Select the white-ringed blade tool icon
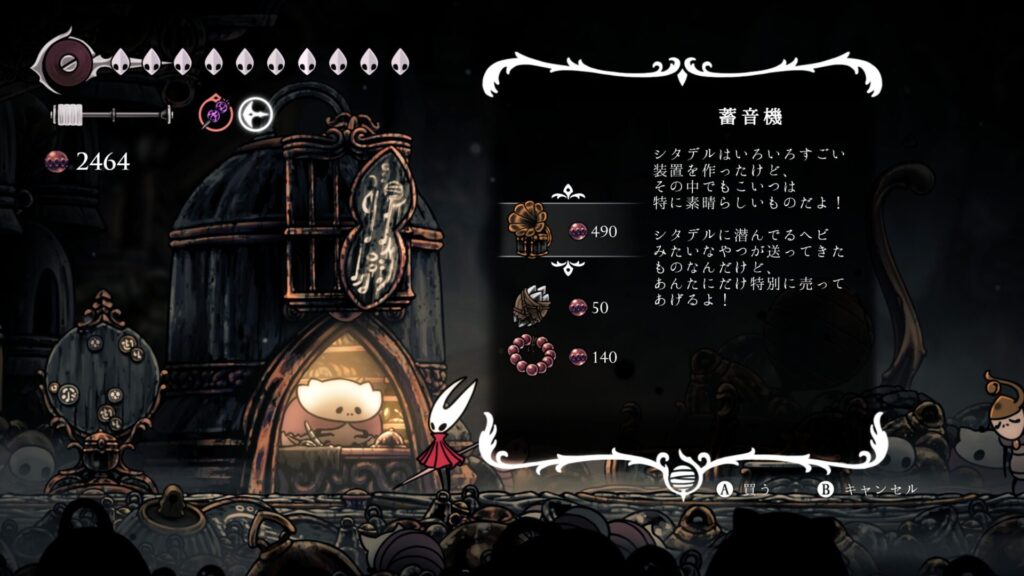Viewport: 1024px width, 576px height. click(x=255, y=115)
